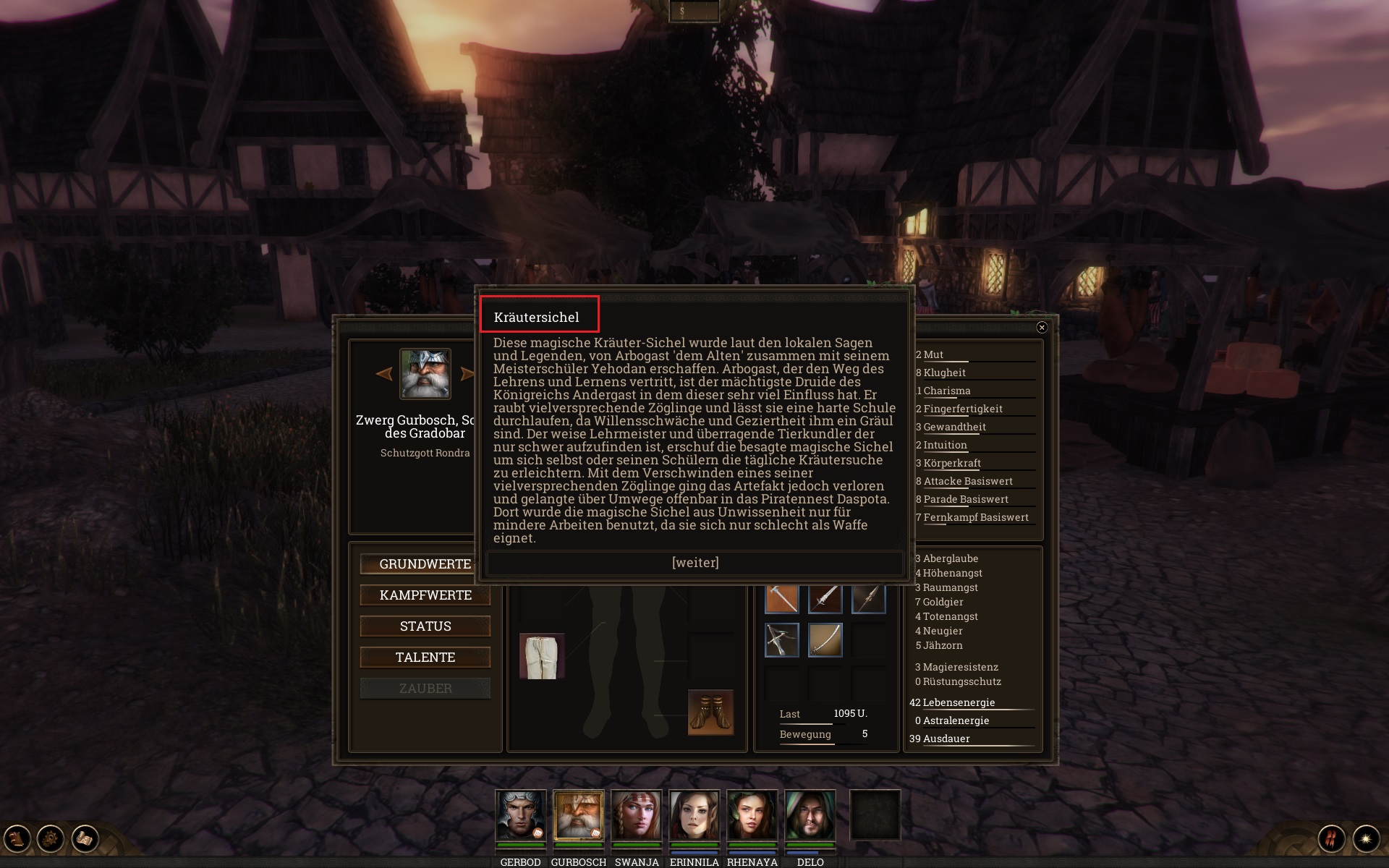Open the gear-shaped settings icon
Screen dimensions: 1389x868
51,839
